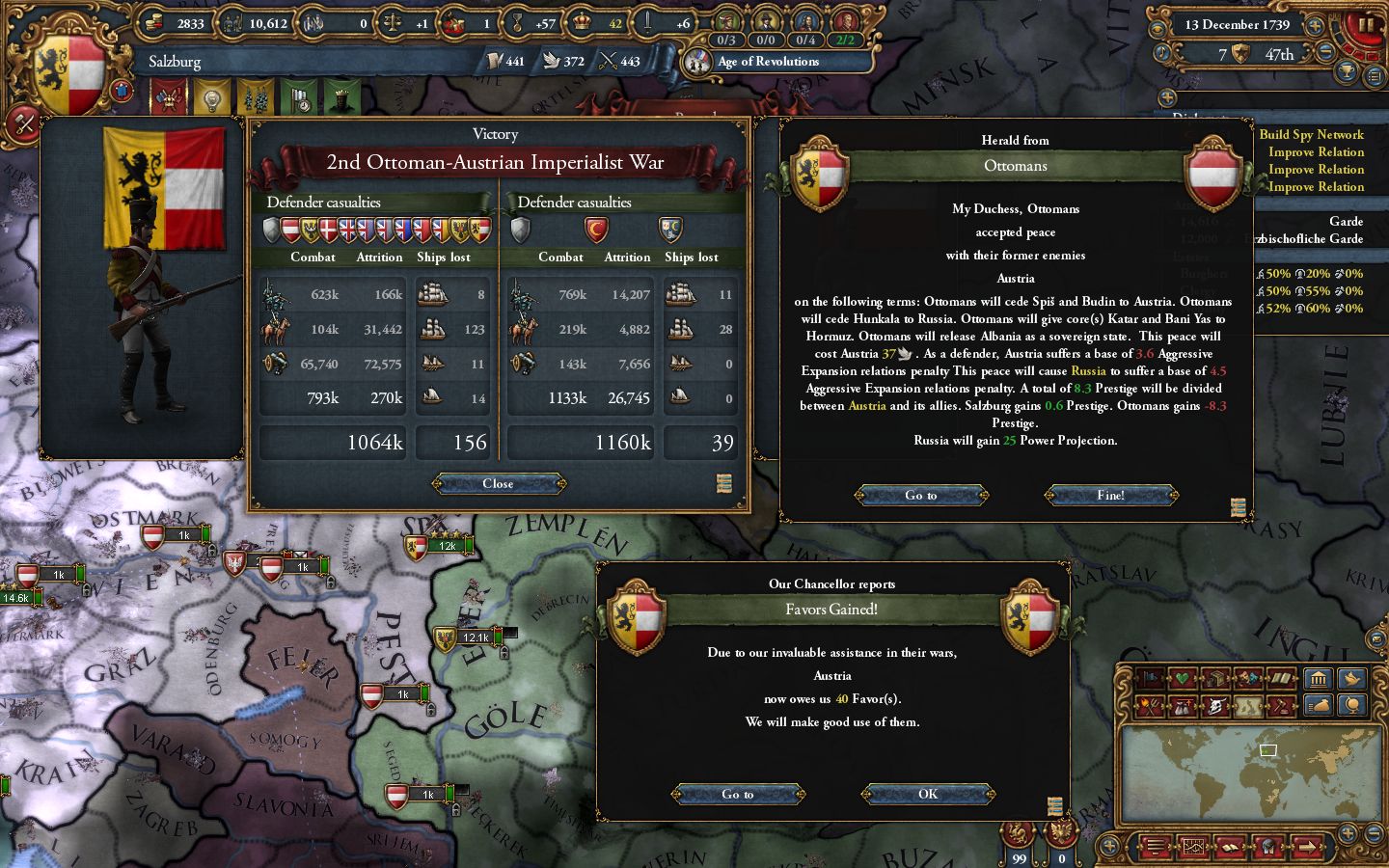Toggle the Devastation skull mapmode
This screenshot has height=868, width=1389.
(x=1218, y=706)
